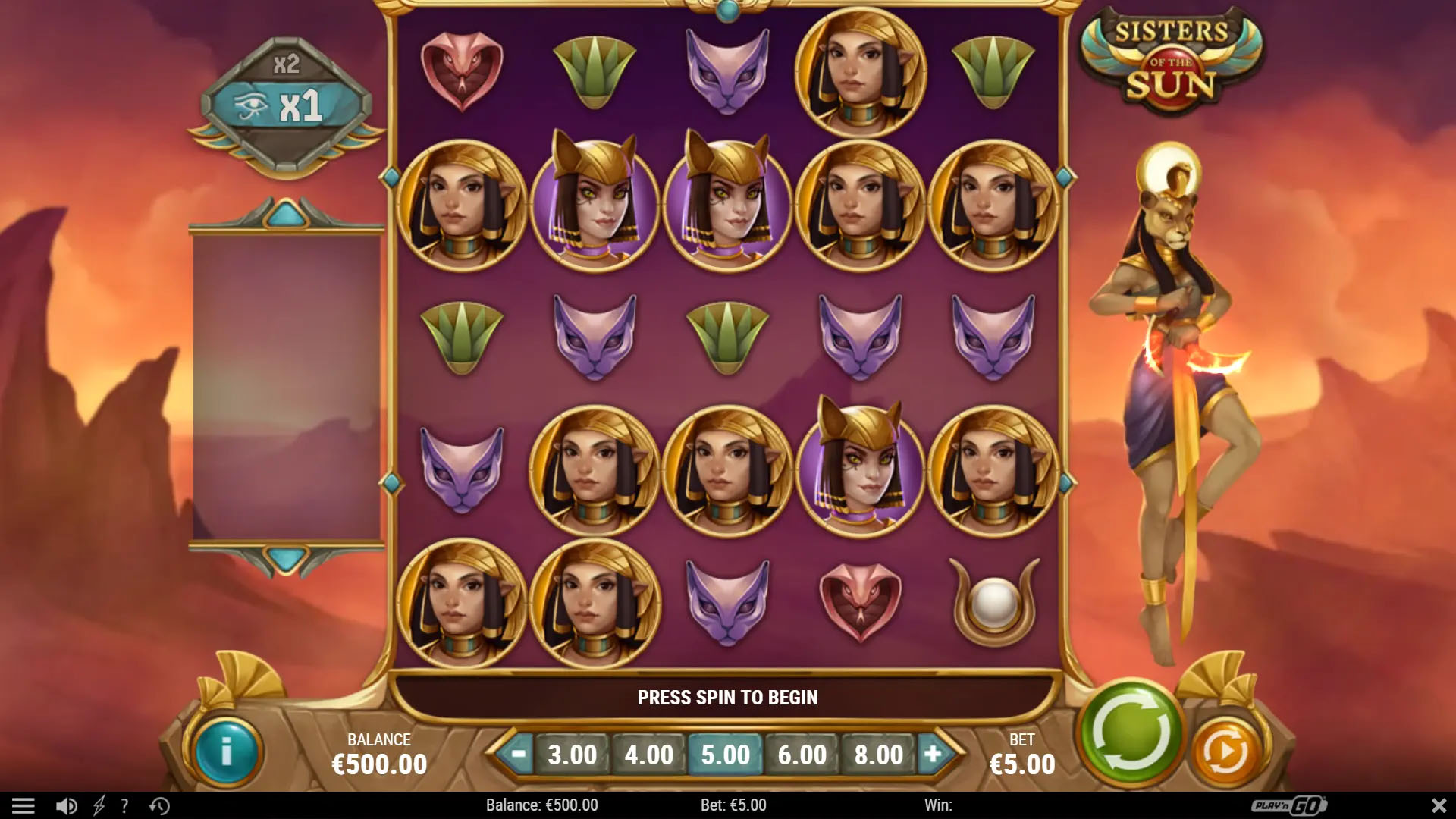Decrease bet with the minus arrow

[x=519, y=754]
